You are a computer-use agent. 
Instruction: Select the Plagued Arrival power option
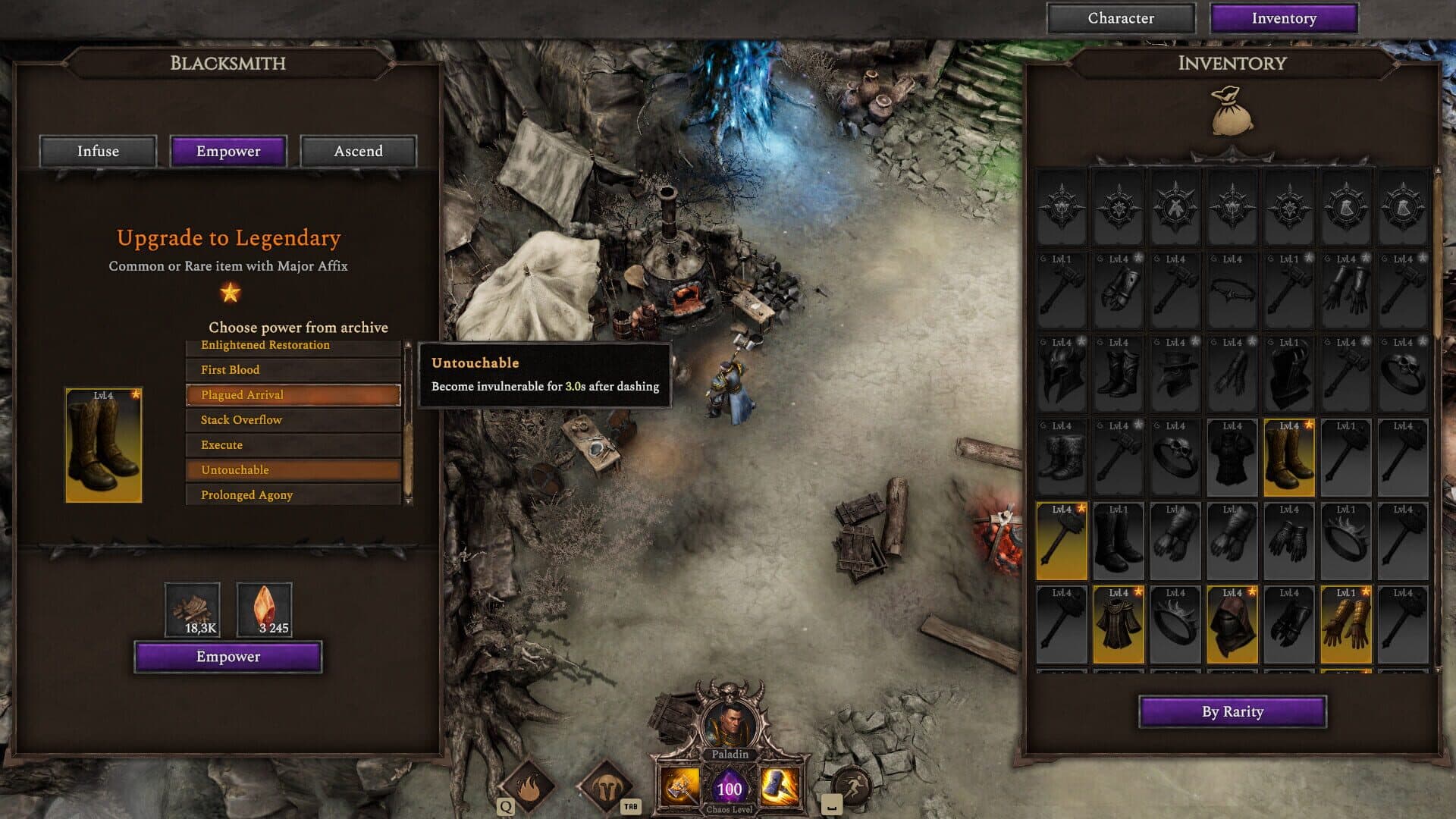click(293, 394)
